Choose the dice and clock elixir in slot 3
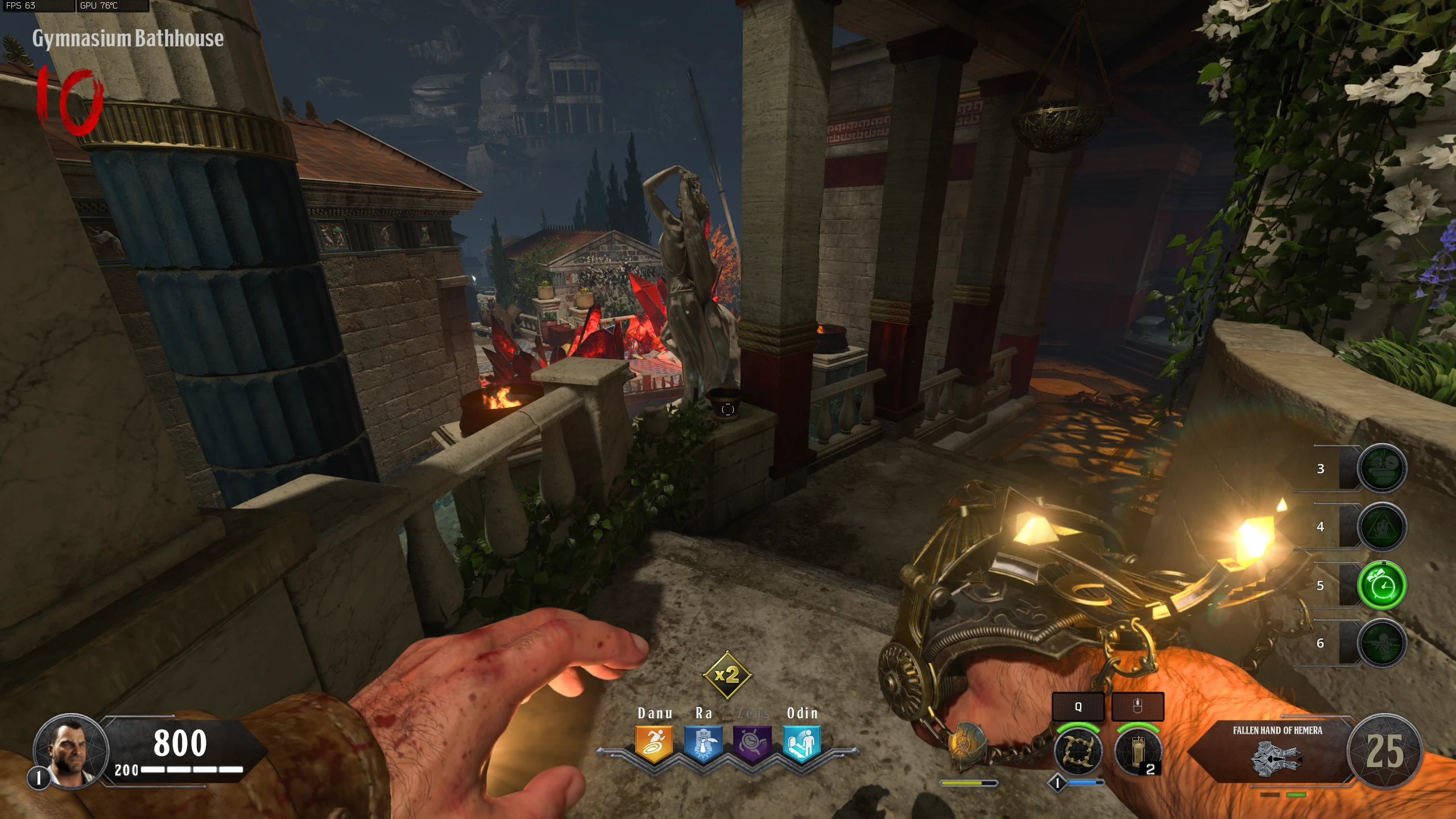This screenshot has height=819, width=1456. click(x=1382, y=468)
